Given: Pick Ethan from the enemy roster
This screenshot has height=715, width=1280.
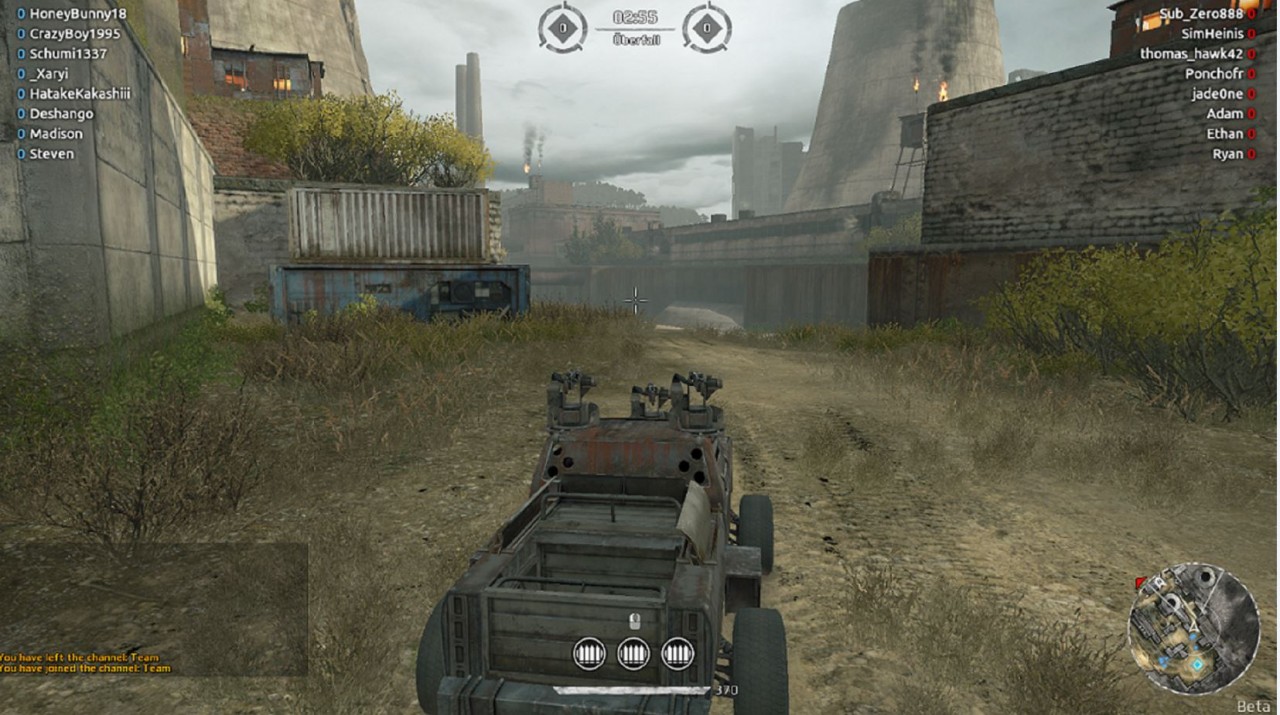Looking at the screenshot, I should [x=1224, y=134].
